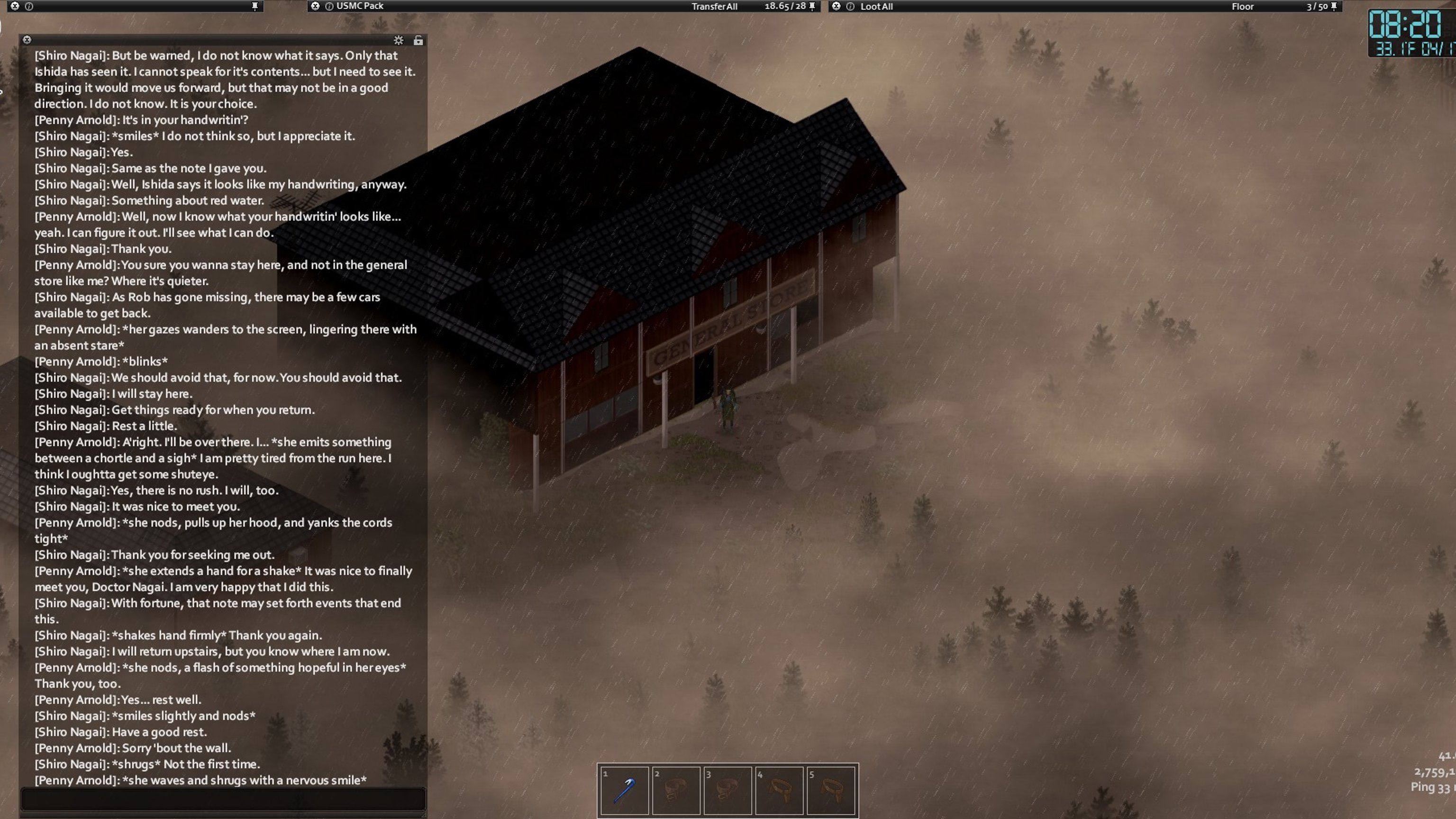The height and width of the screenshot is (819, 1456).
Task: Select hotbar slot 5
Action: [x=830, y=790]
